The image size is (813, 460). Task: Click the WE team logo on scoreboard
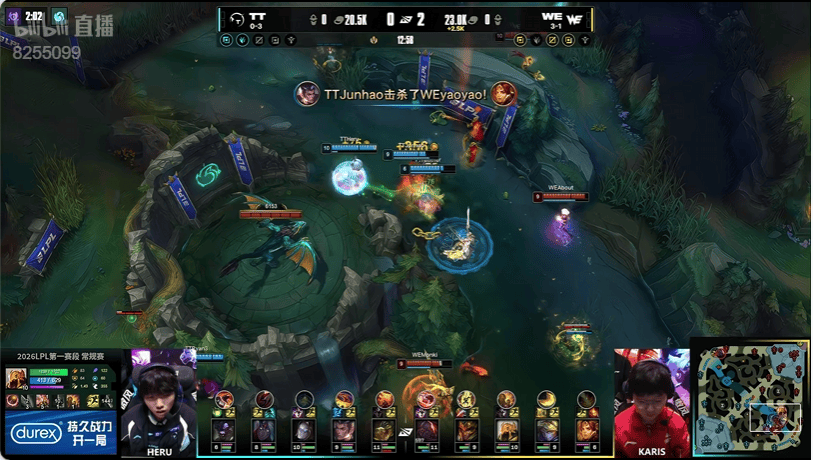pyautogui.click(x=575, y=18)
